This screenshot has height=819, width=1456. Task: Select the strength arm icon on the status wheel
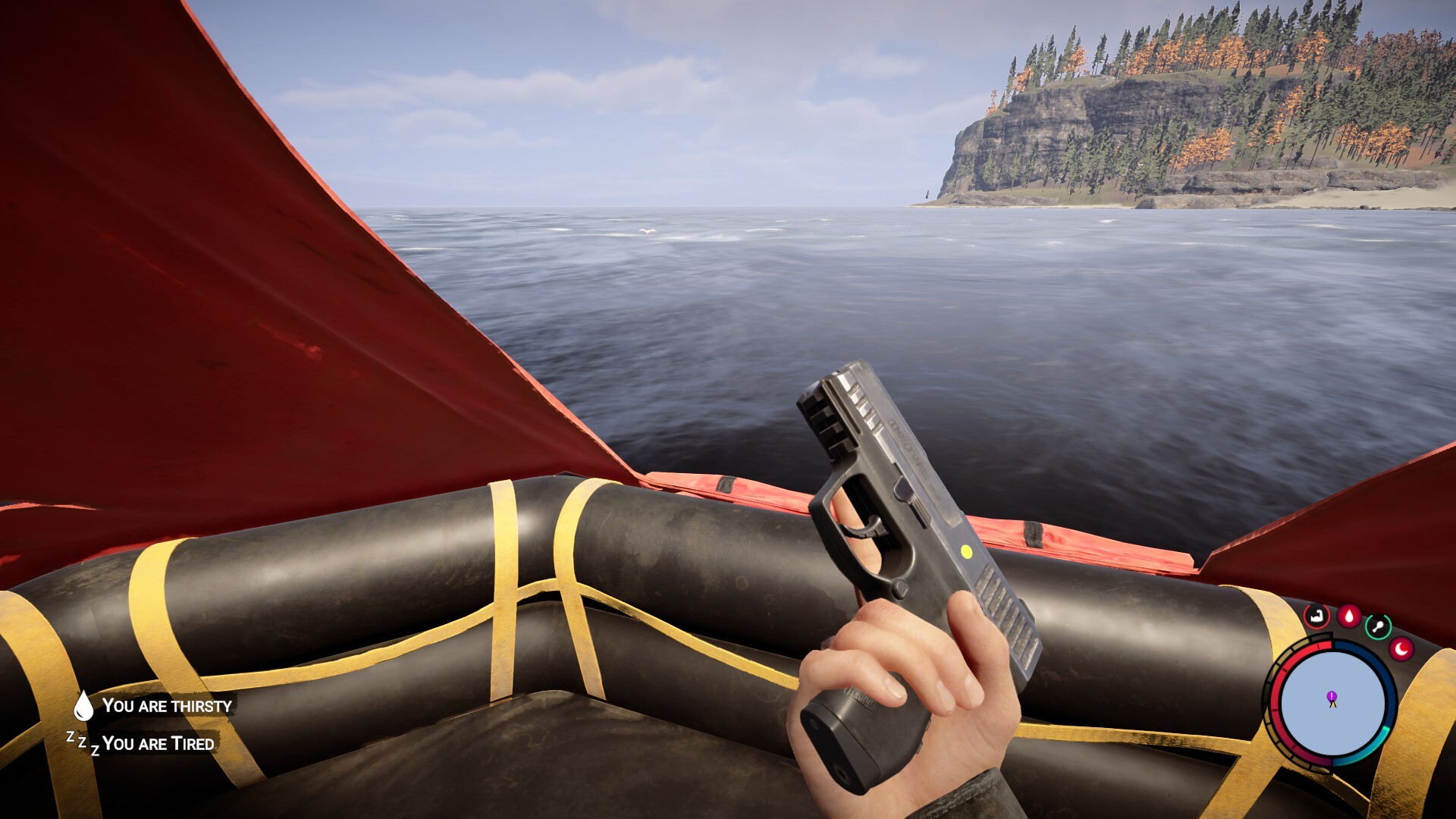1316,615
